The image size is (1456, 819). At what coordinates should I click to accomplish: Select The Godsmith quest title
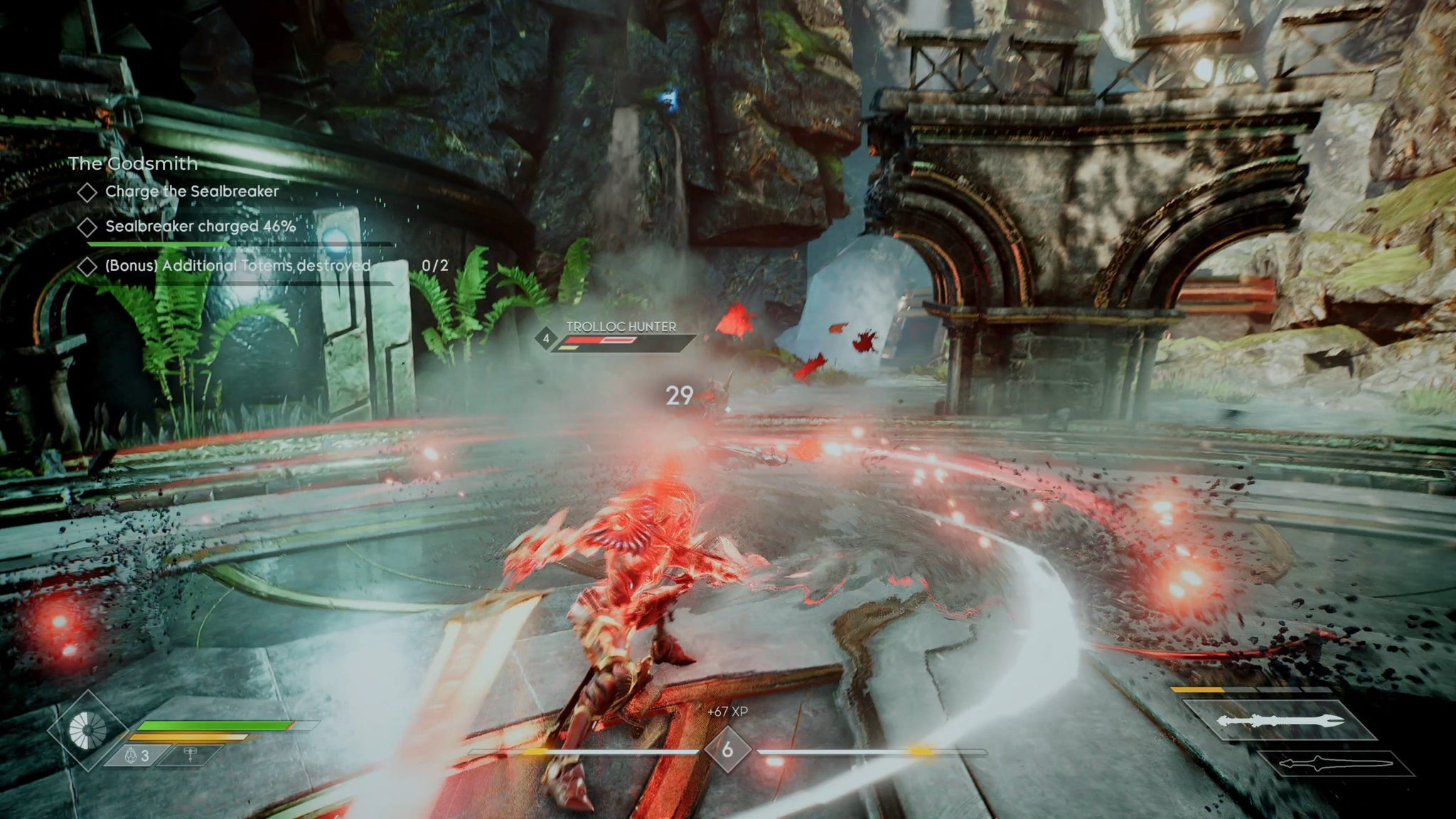pos(133,164)
